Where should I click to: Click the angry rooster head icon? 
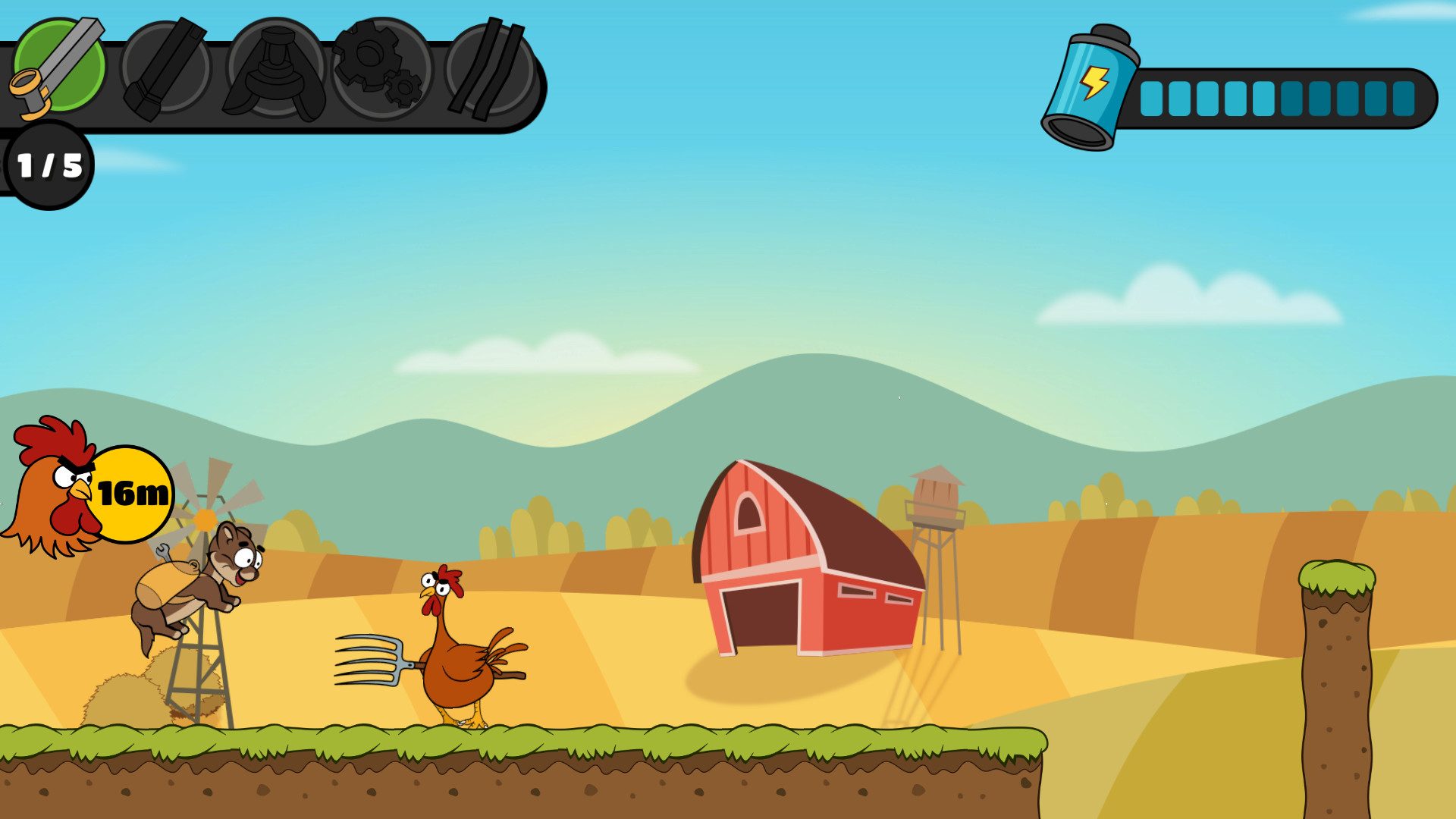pos(57,485)
